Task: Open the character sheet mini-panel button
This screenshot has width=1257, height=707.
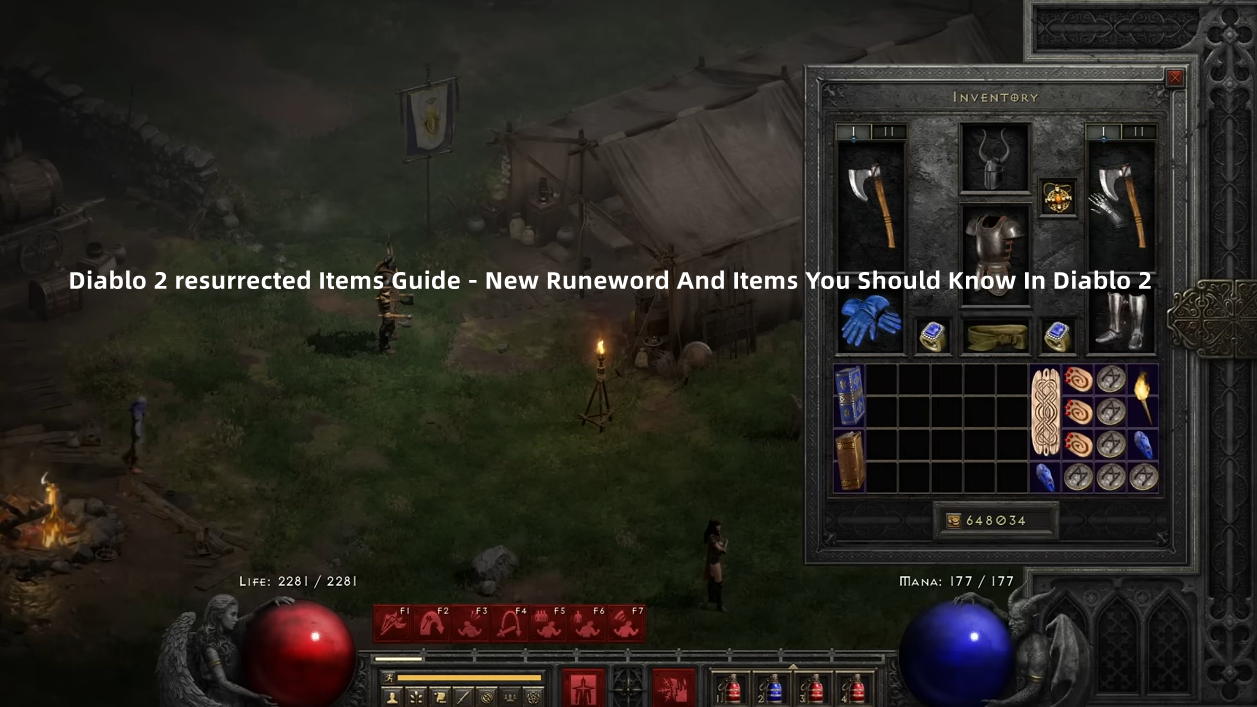Action: [391, 696]
